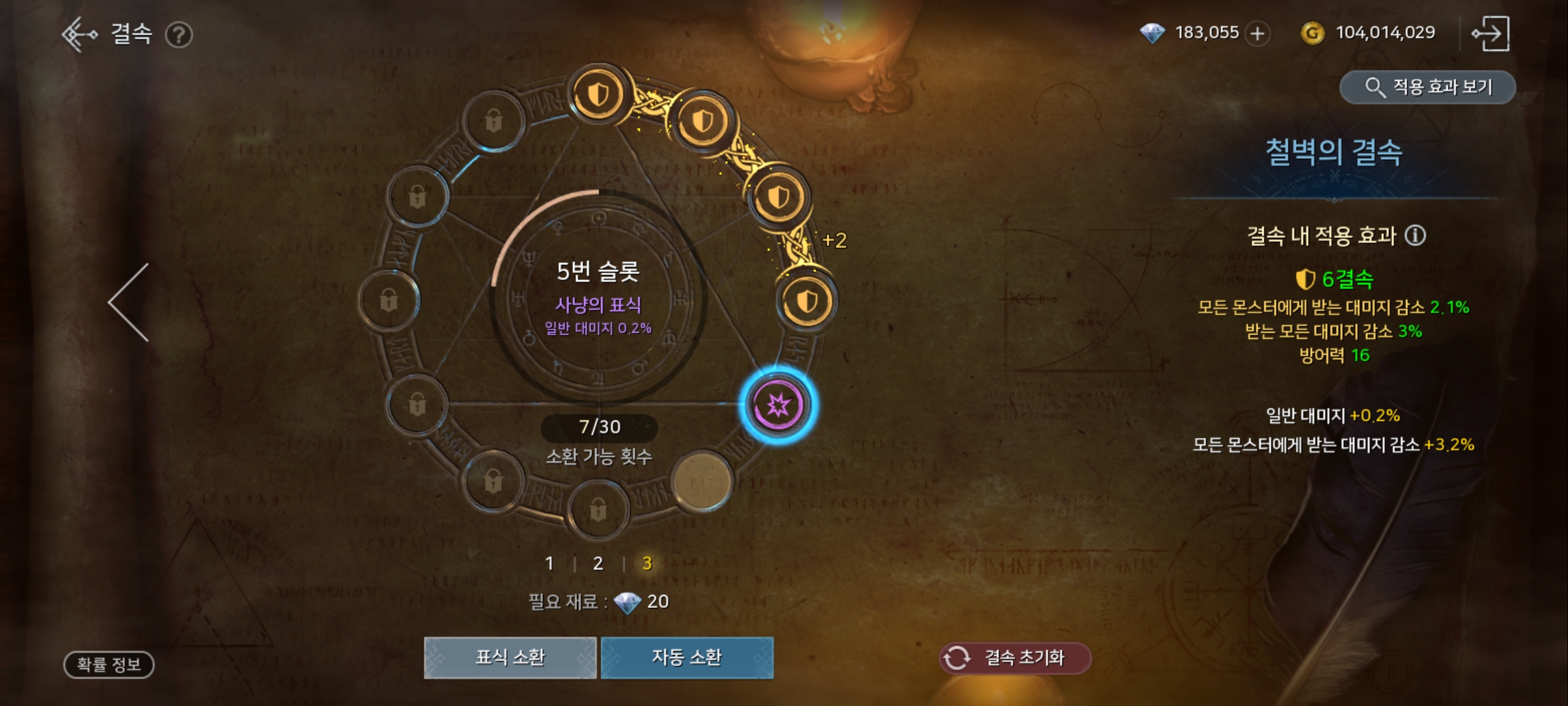Start 자동 소환 auto summon
The width and height of the screenshot is (1568, 706).
[687, 657]
